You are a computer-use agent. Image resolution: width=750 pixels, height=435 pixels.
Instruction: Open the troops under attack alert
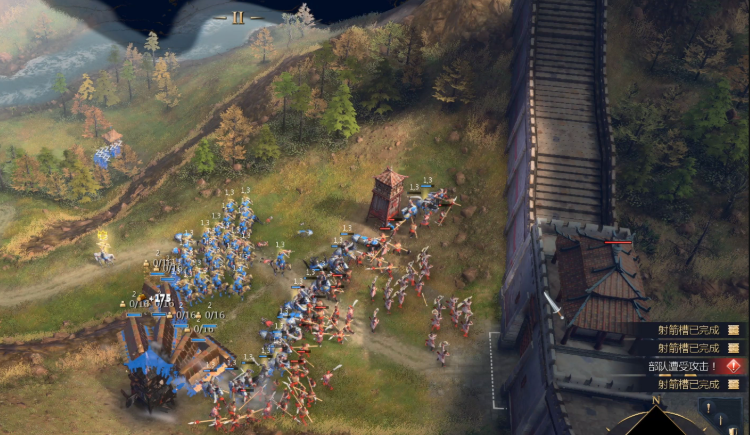click(x=692, y=366)
